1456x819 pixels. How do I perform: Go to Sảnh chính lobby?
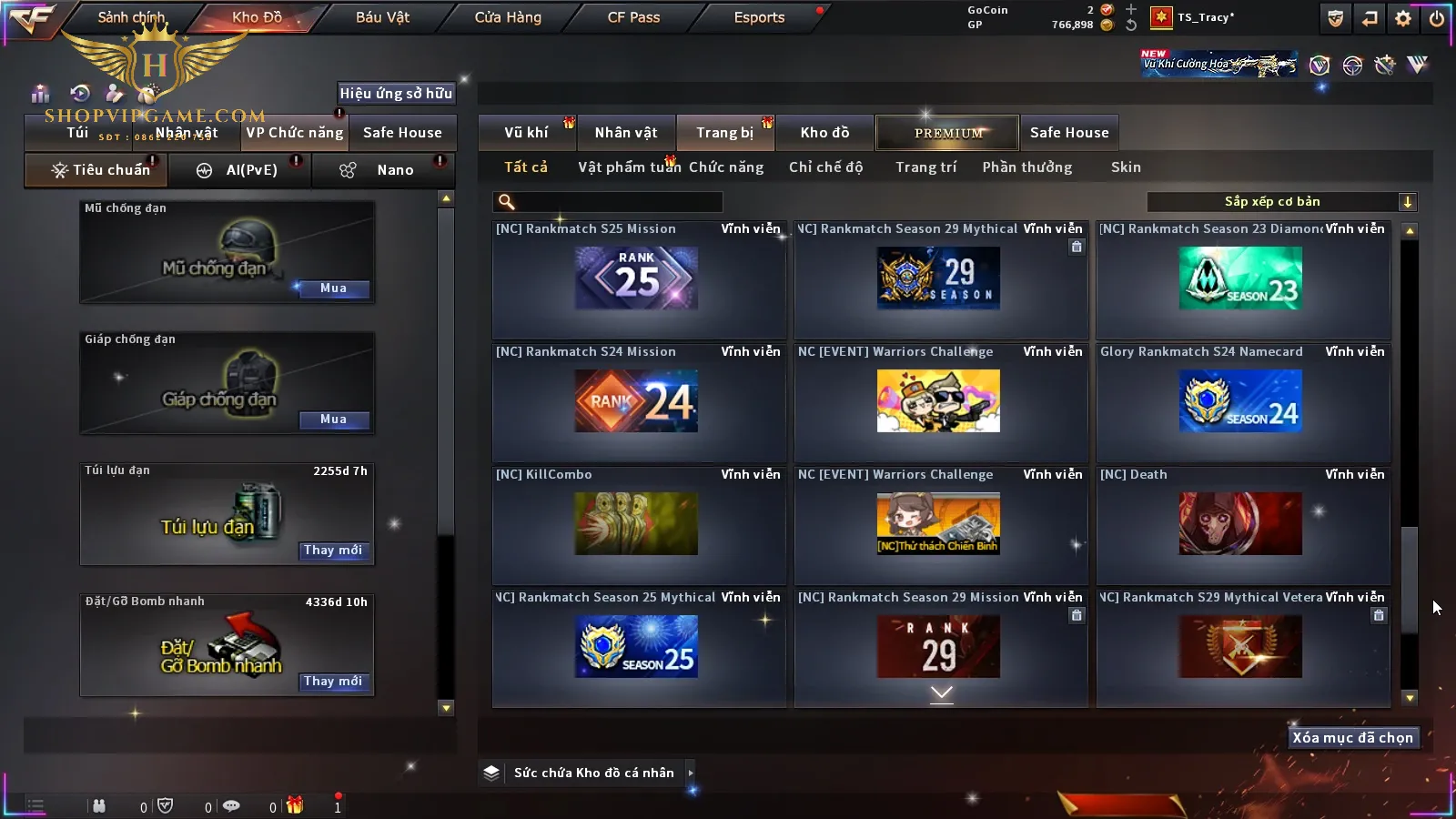[x=131, y=17]
